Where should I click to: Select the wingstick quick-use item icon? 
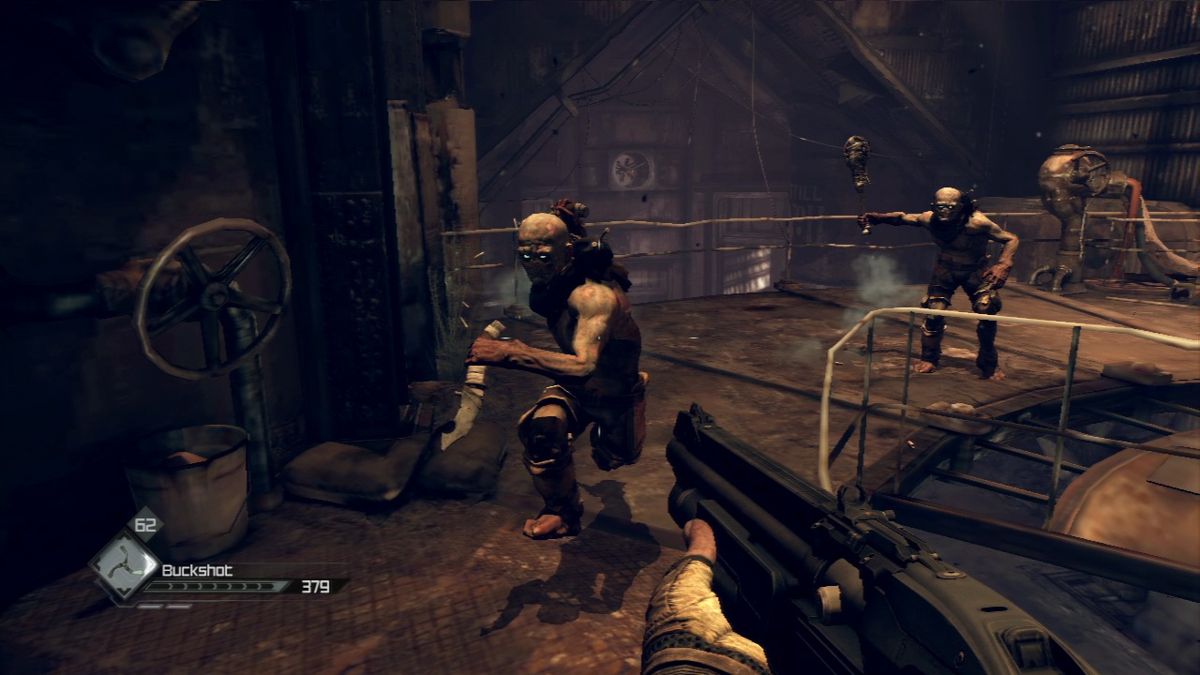[123, 566]
